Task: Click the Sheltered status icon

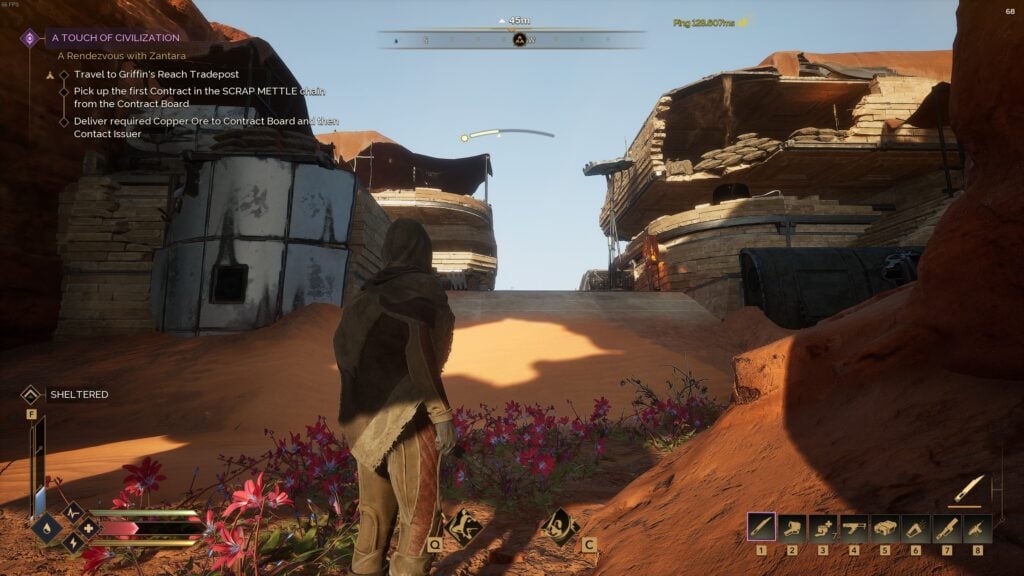Action: 30,394
